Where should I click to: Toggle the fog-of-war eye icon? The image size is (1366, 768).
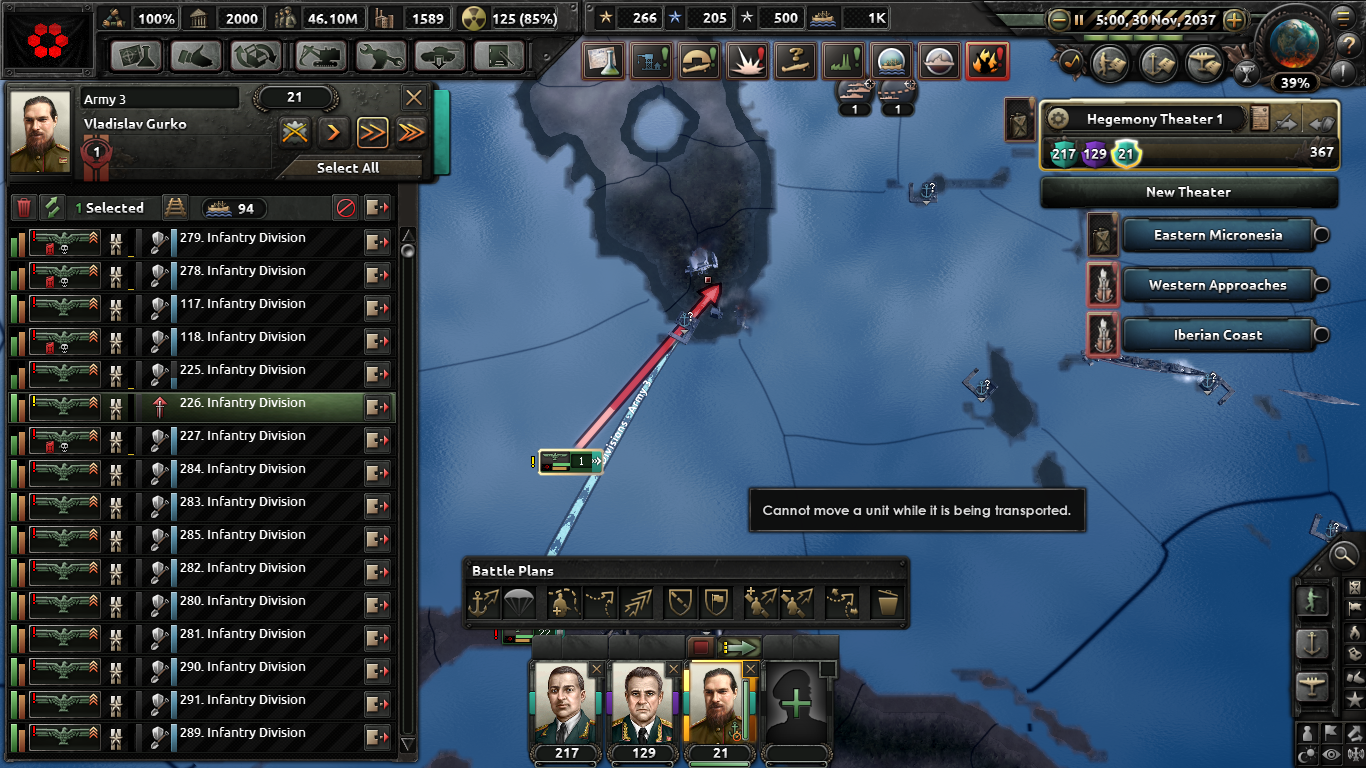[x=1329, y=753]
